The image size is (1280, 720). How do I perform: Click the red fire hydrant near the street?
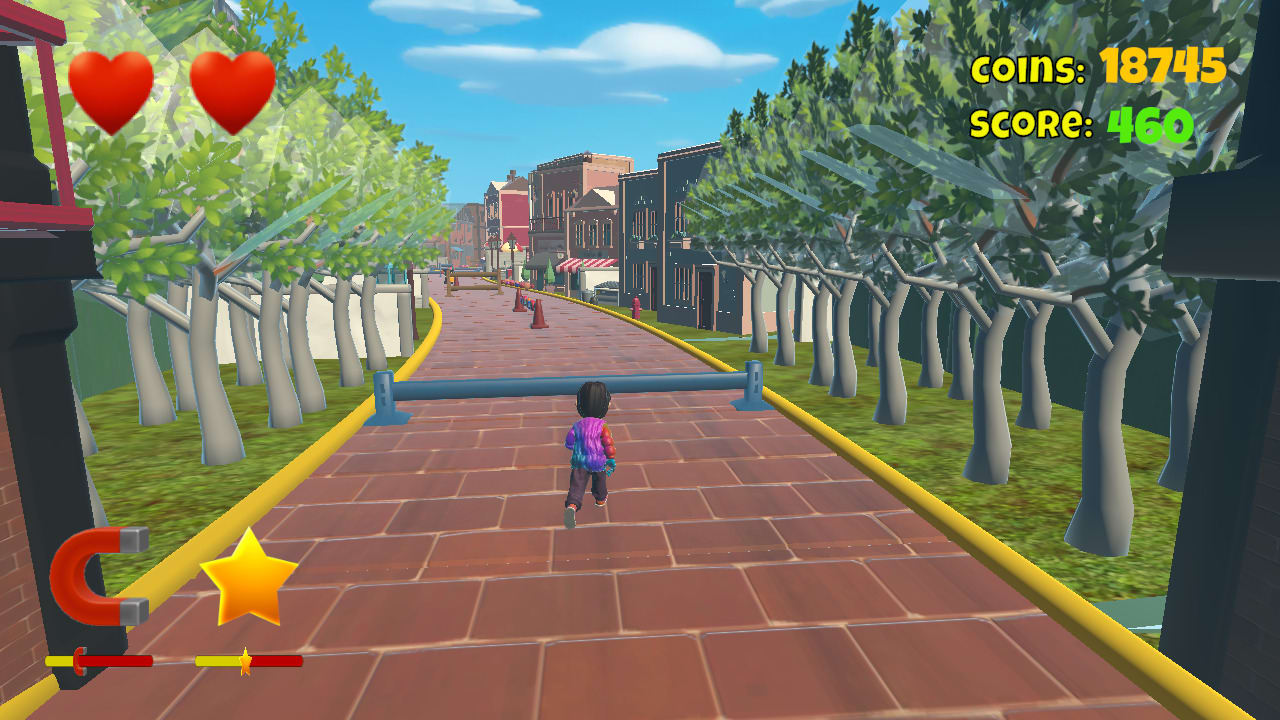click(637, 306)
